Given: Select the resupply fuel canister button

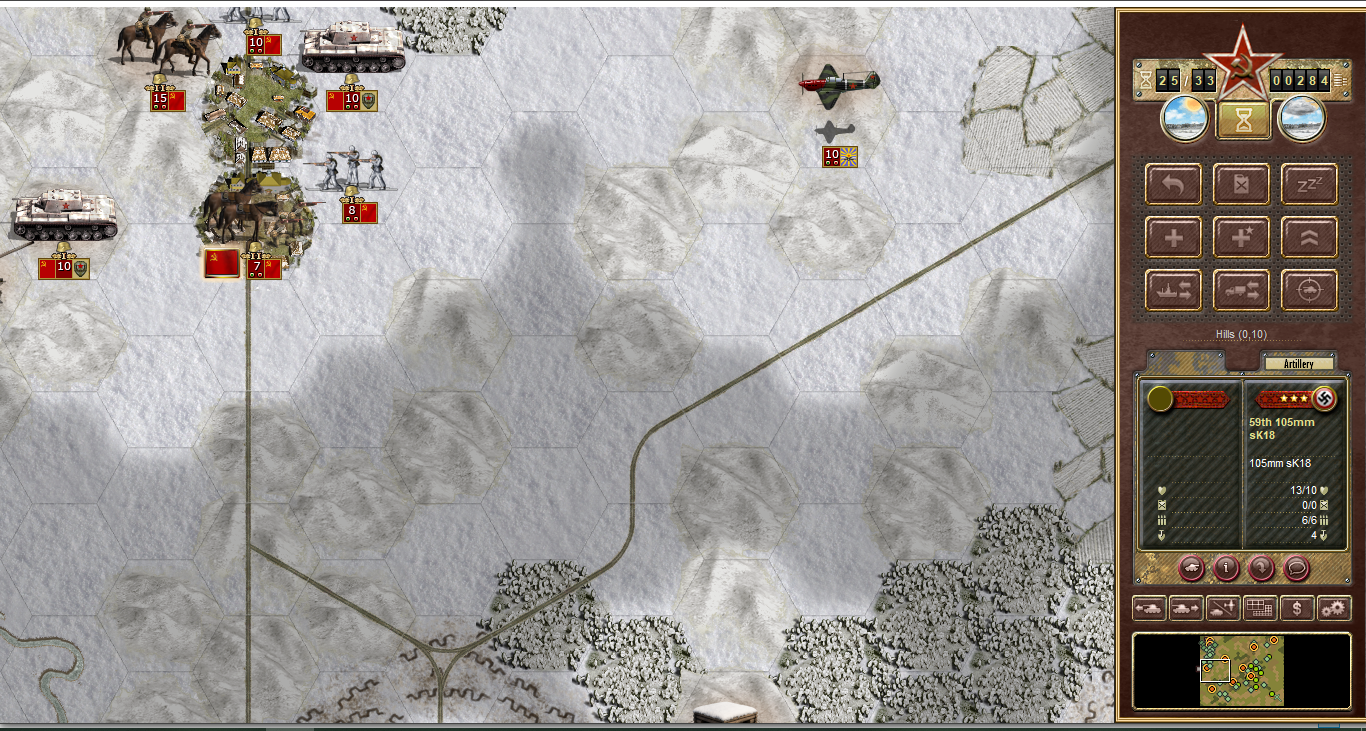Looking at the screenshot, I should click(1241, 185).
